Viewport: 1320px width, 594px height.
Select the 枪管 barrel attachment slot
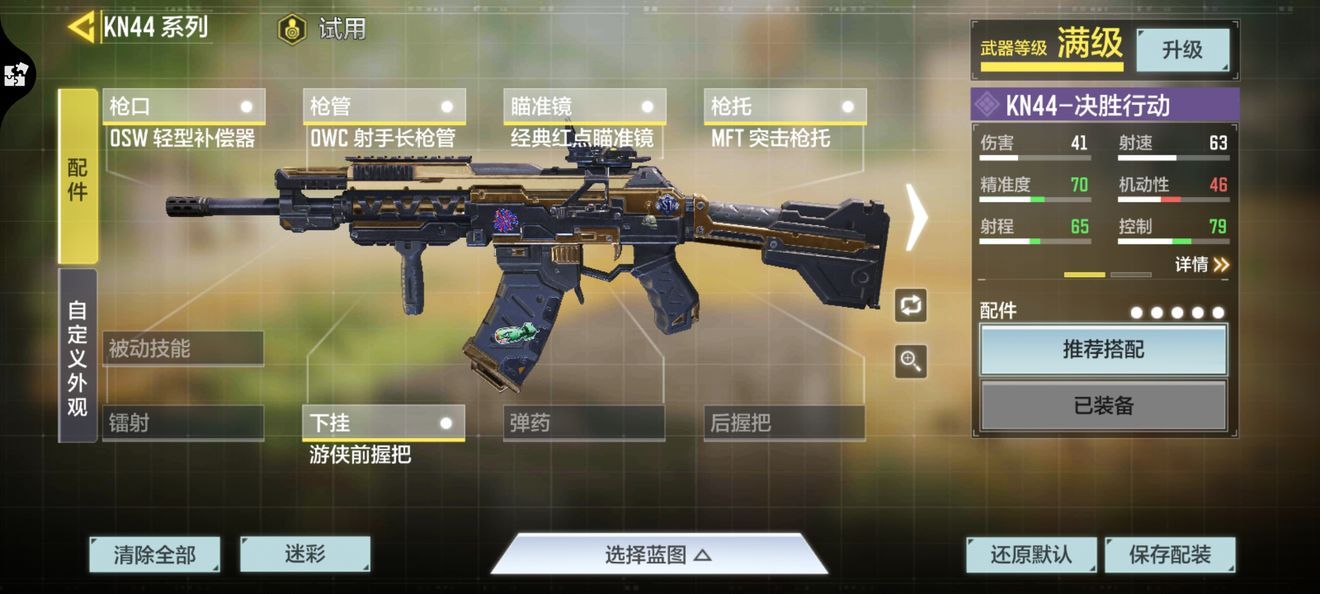point(384,106)
